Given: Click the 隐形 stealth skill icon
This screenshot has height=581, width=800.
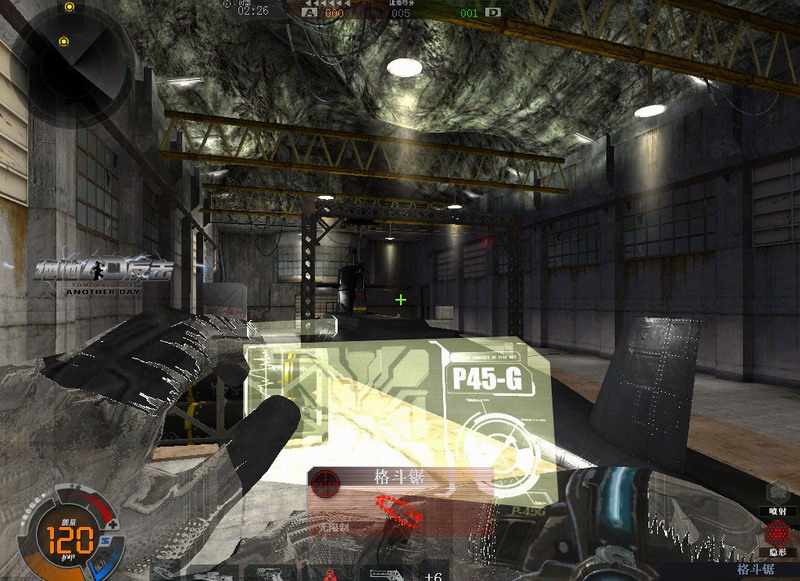Looking at the screenshot, I should pos(777,531).
